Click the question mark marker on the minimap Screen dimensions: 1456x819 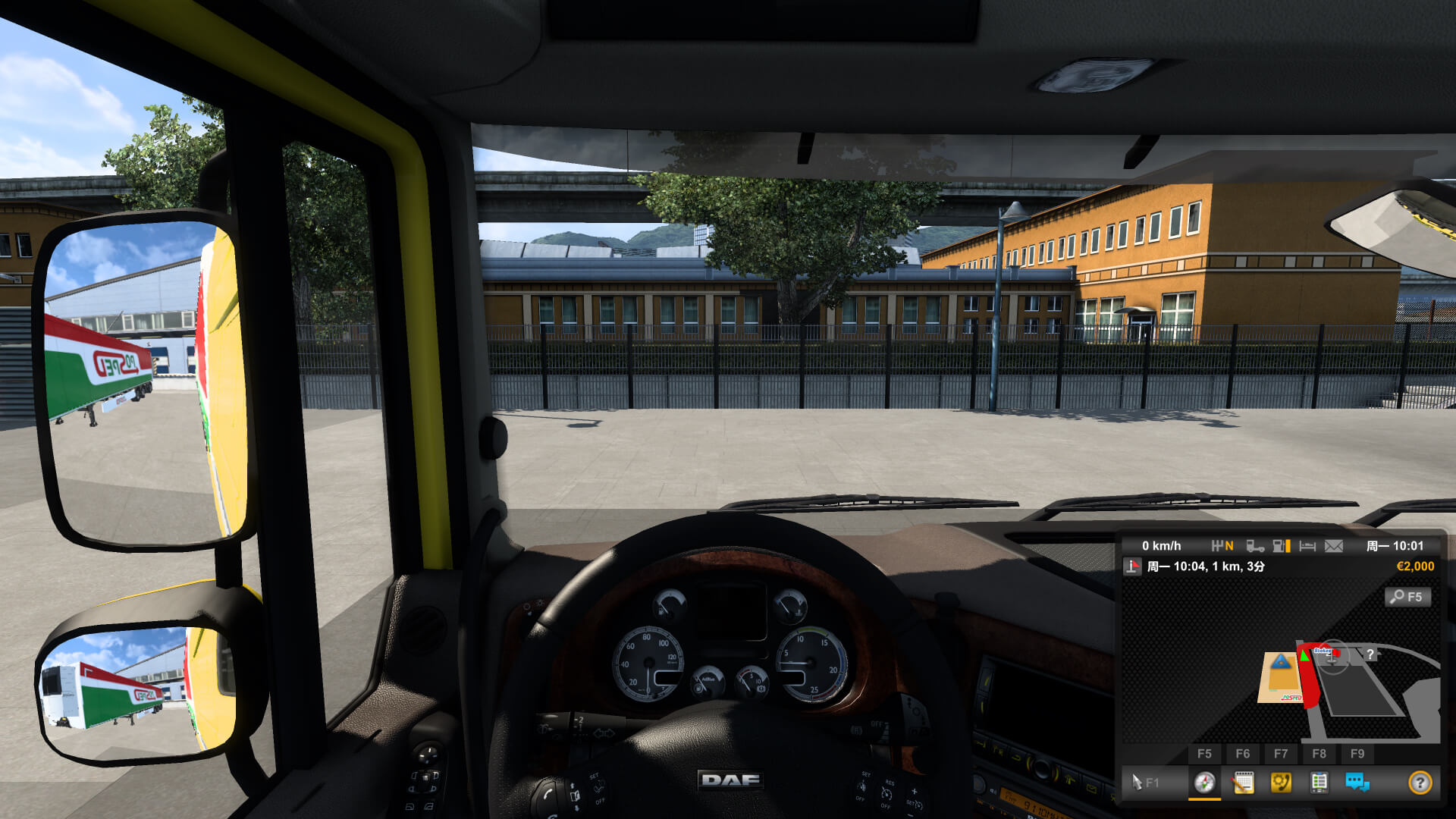point(1370,654)
